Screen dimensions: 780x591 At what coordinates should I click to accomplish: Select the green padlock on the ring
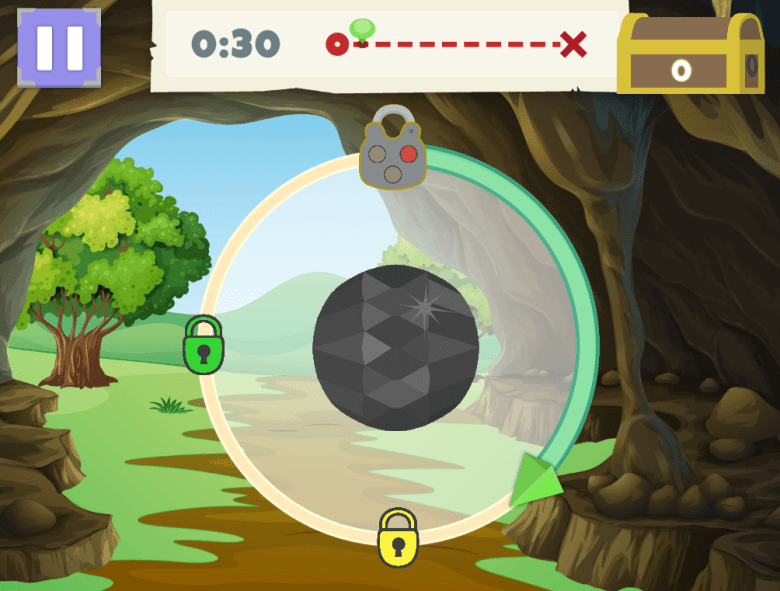click(x=203, y=346)
